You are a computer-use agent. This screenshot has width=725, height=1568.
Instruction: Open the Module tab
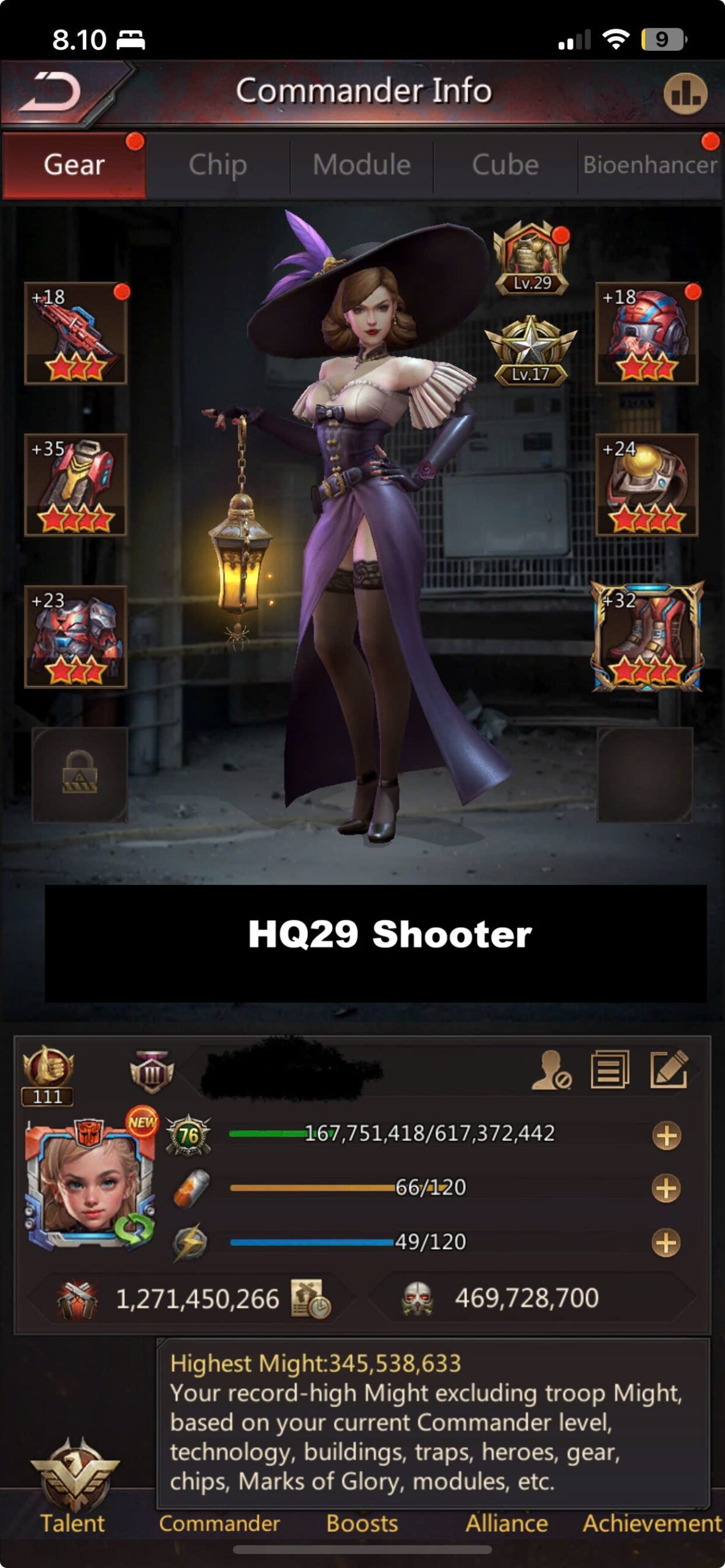click(362, 165)
